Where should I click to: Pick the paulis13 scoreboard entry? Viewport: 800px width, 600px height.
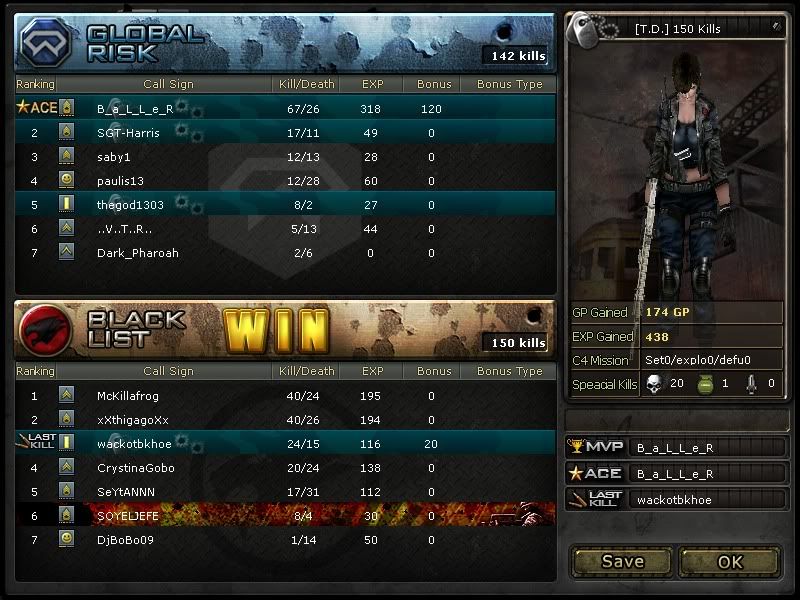(285, 181)
